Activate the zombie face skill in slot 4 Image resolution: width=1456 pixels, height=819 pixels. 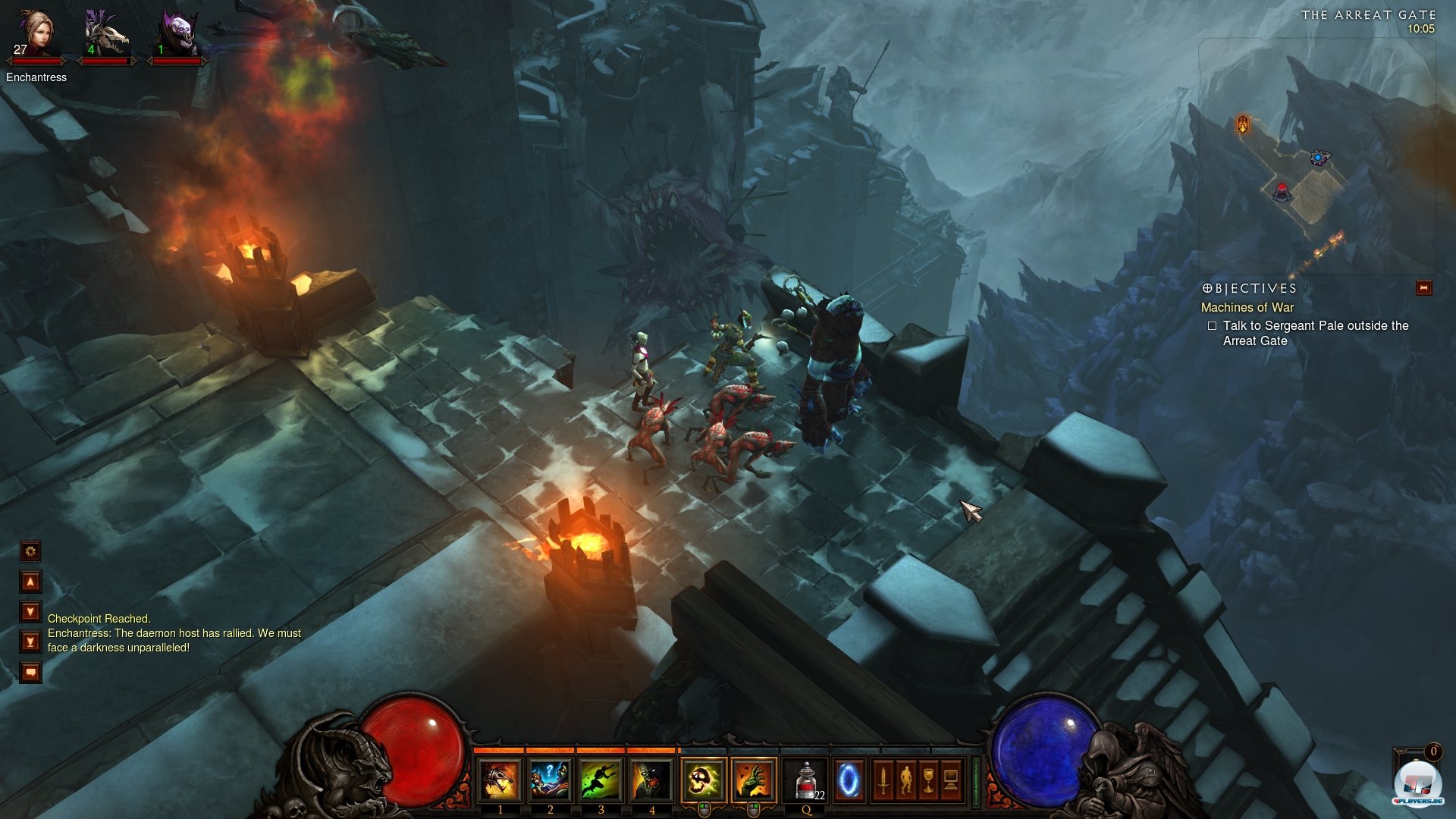tap(651, 780)
